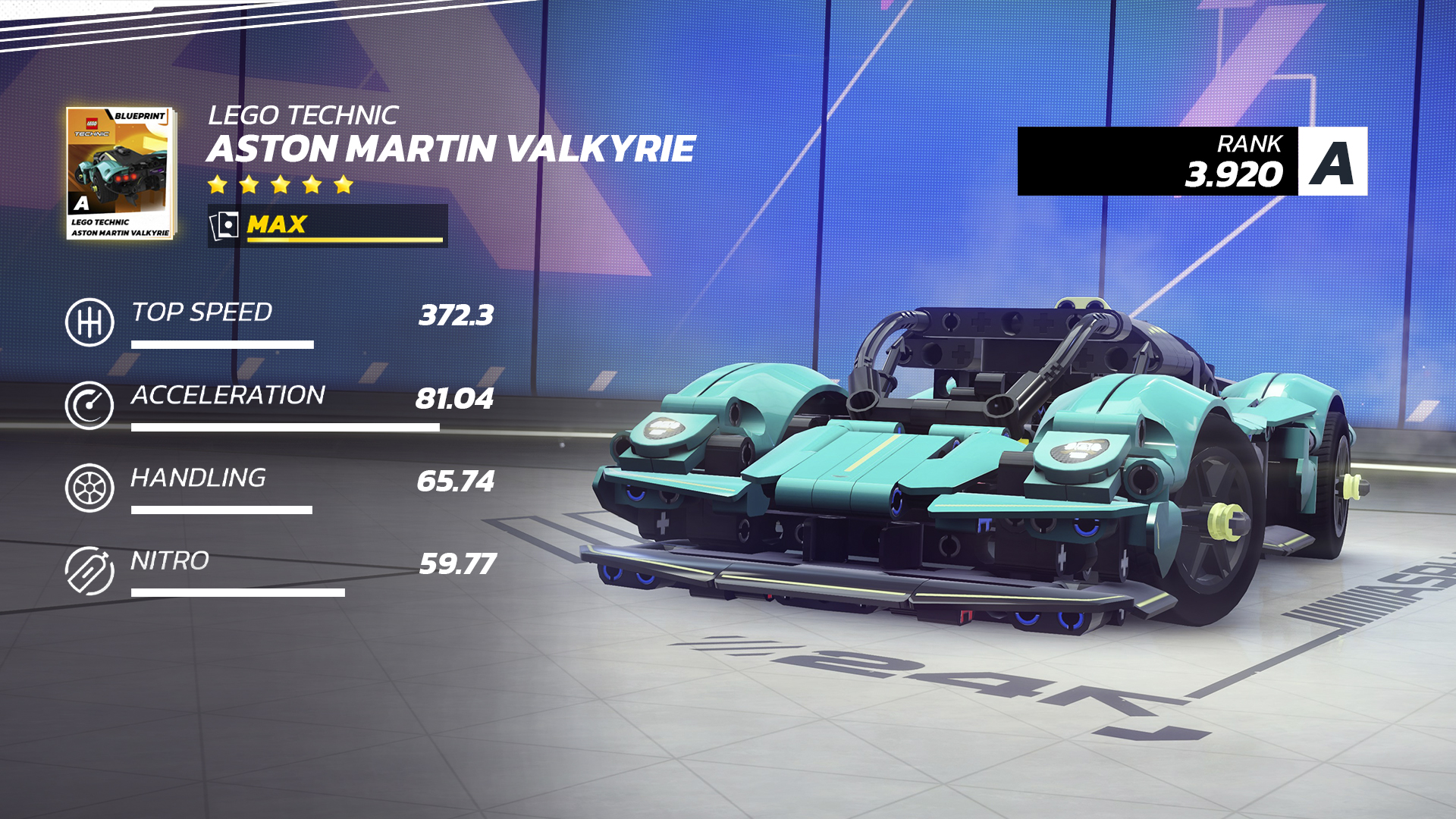Click the Top Speed gearbox icon
Image resolution: width=1456 pixels, height=819 pixels.
click(89, 322)
